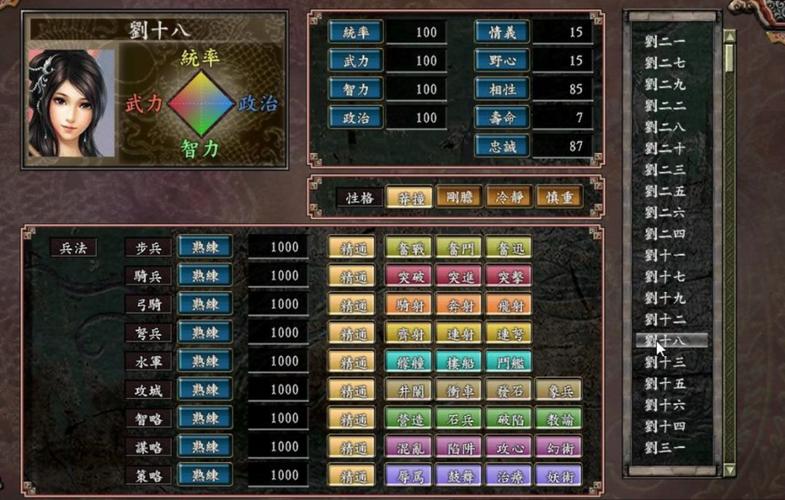The width and height of the screenshot is (785, 500).
Task: Choose 劉三一 from the officer list
Action: point(666,447)
